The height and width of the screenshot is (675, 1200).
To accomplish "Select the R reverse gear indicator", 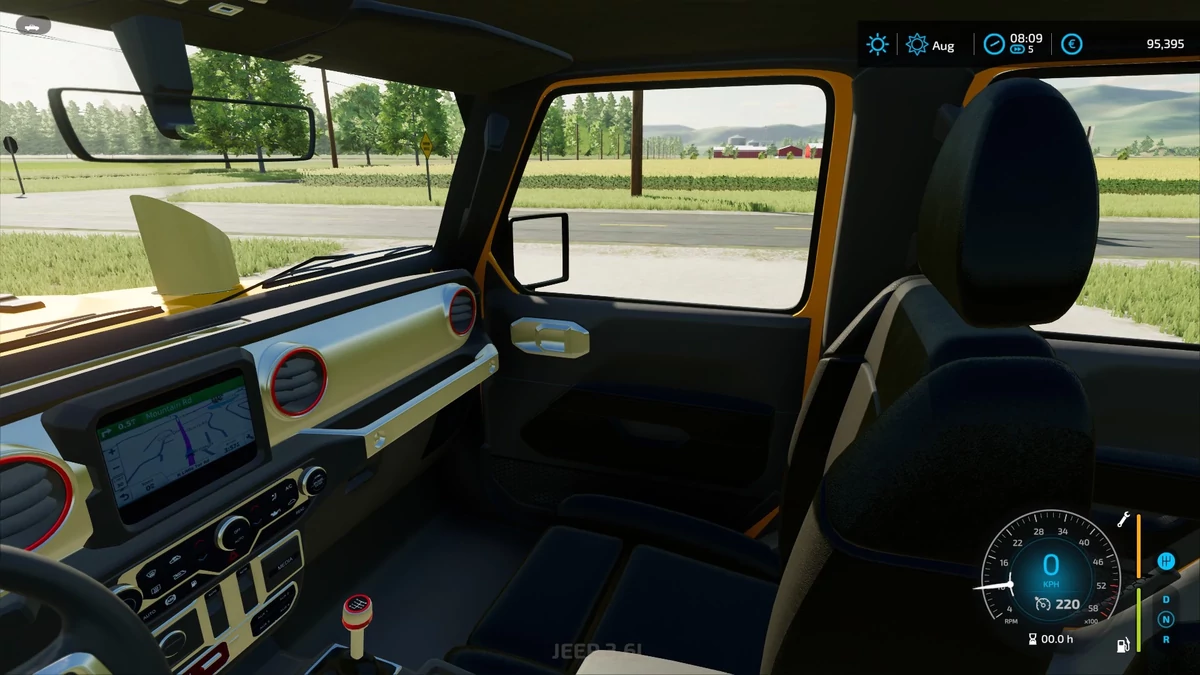I will pyautogui.click(x=1165, y=639).
